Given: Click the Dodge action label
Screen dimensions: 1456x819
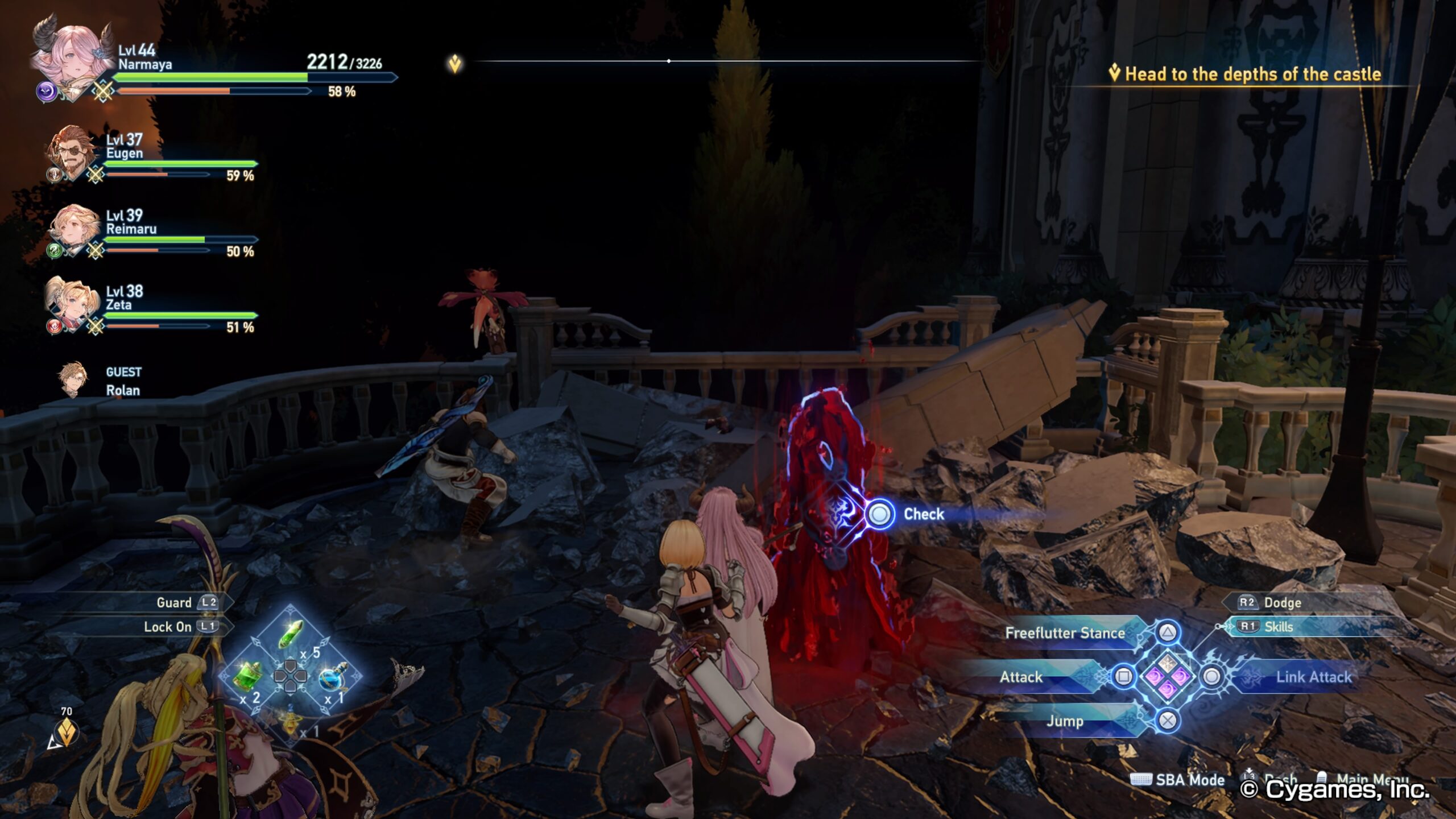Looking at the screenshot, I should tap(1282, 602).
